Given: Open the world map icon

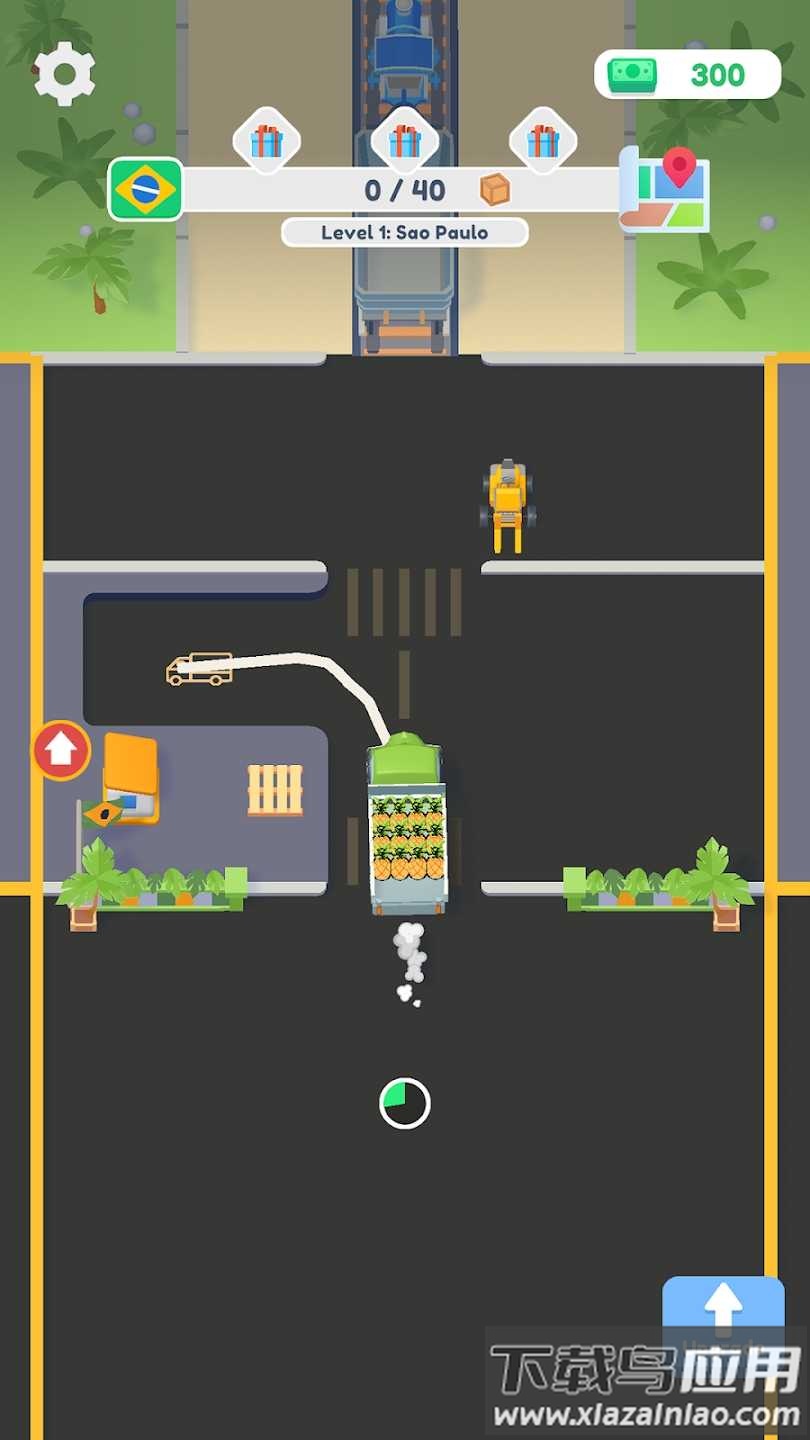Looking at the screenshot, I should 664,188.
